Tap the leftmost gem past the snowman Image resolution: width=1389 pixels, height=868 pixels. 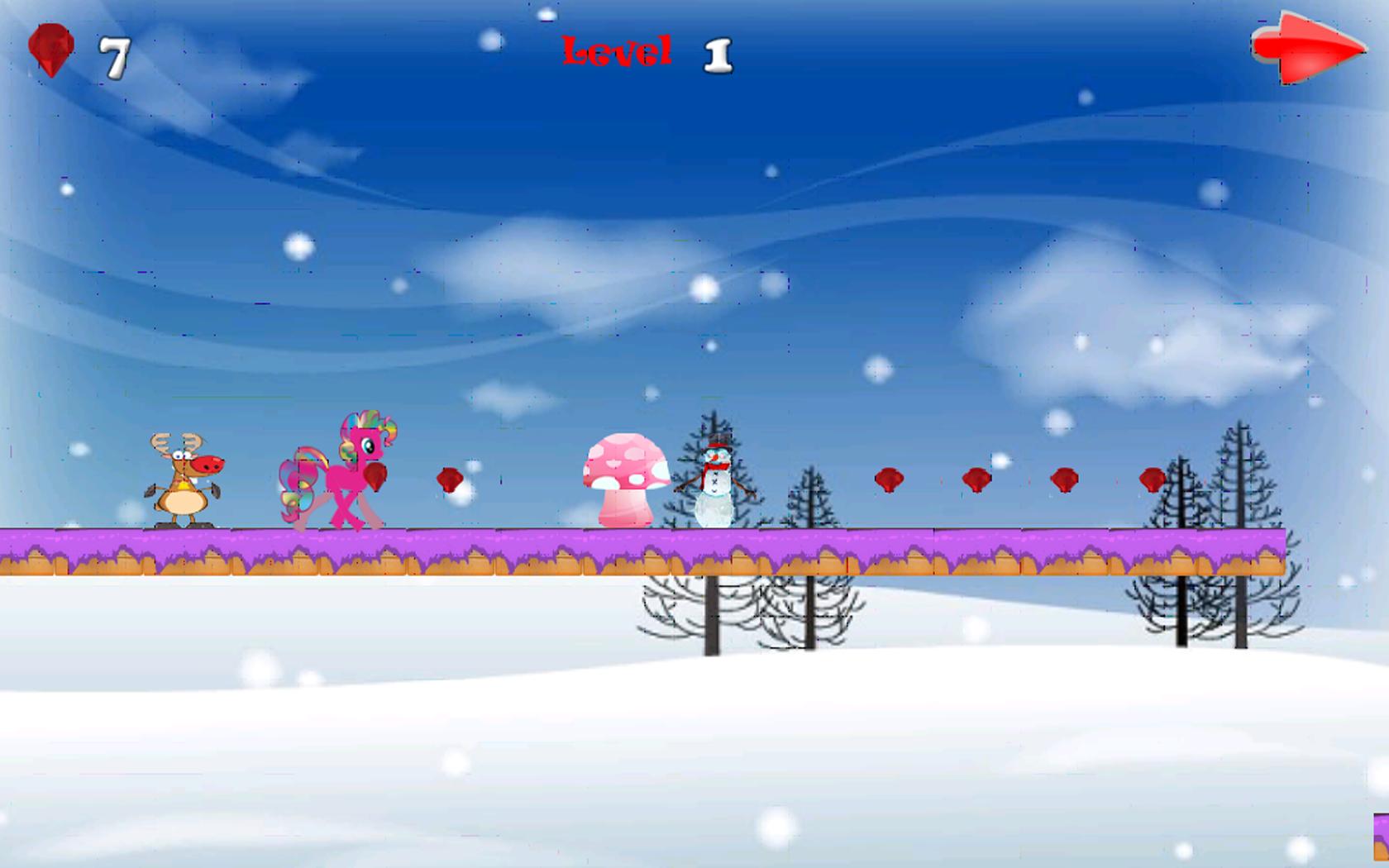(x=889, y=478)
